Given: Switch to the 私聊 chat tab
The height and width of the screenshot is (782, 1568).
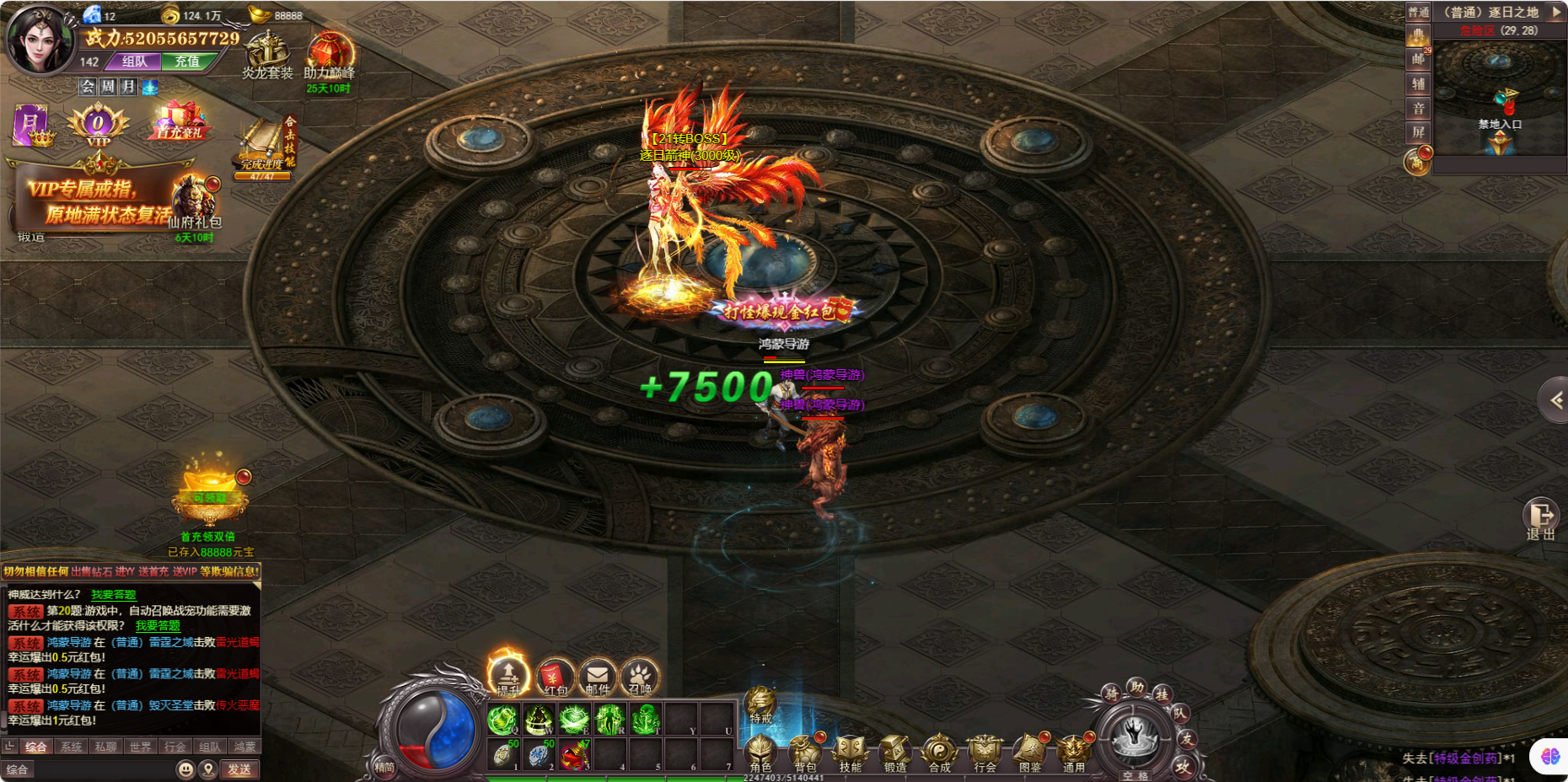Looking at the screenshot, I should pos(106,747).
